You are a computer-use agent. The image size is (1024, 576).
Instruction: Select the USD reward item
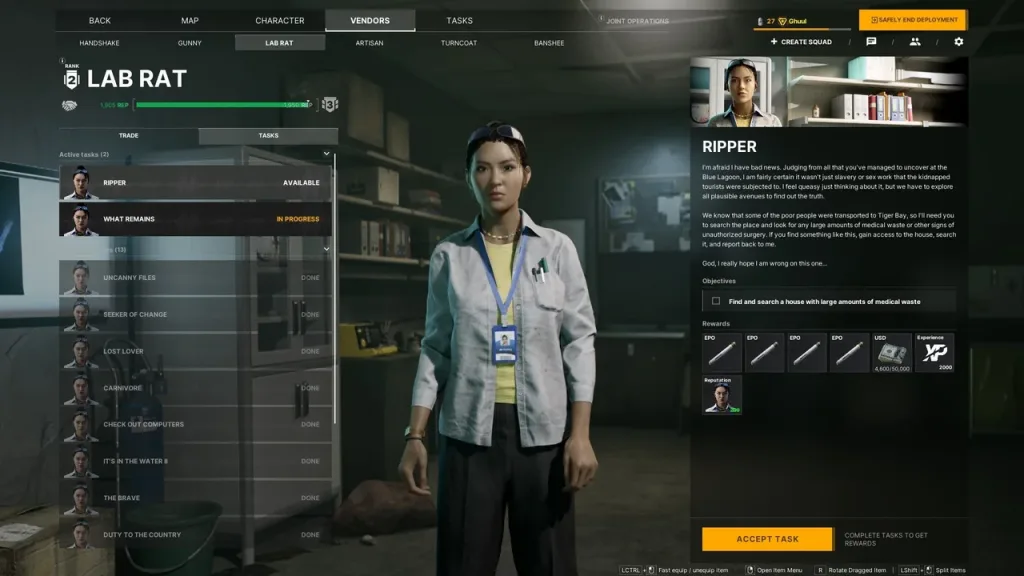coord(892,353)
